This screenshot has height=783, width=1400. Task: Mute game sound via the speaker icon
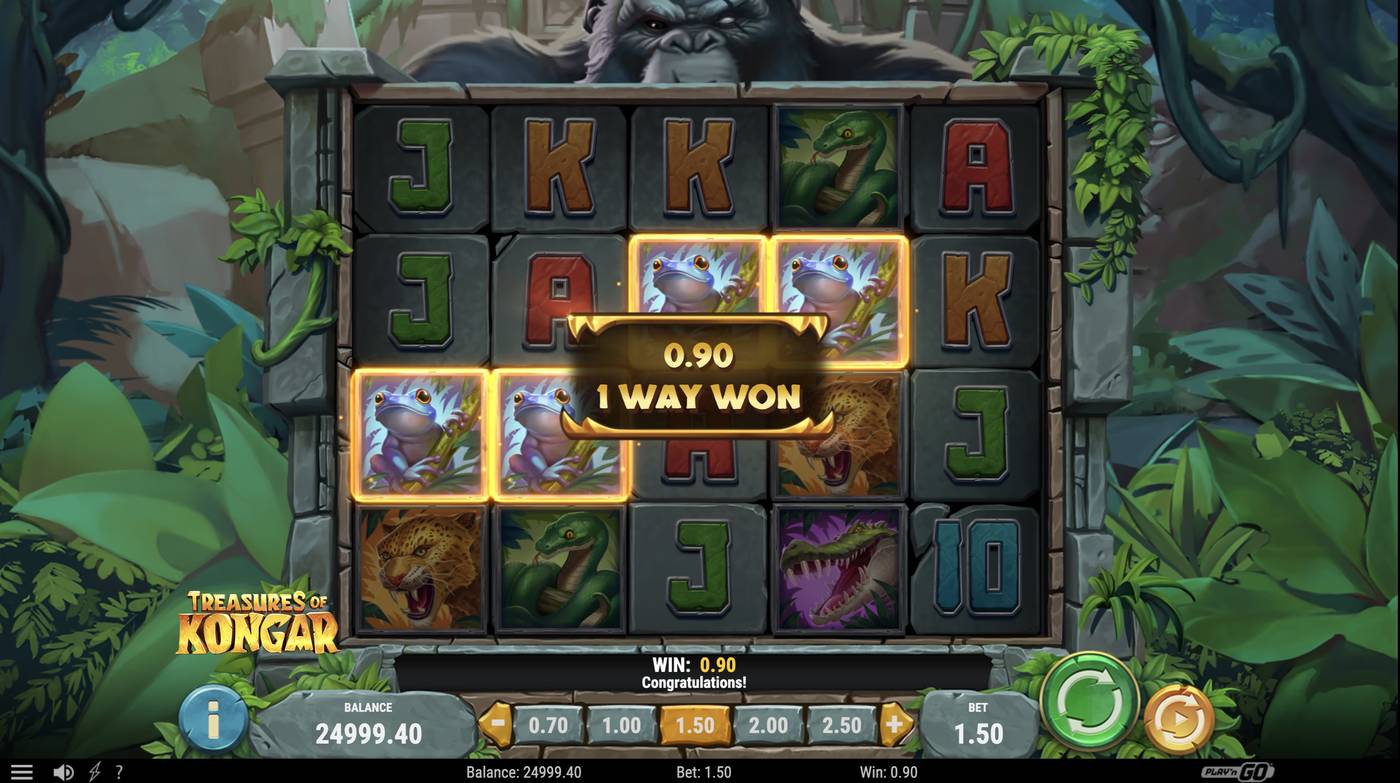[x=62, y=770]
